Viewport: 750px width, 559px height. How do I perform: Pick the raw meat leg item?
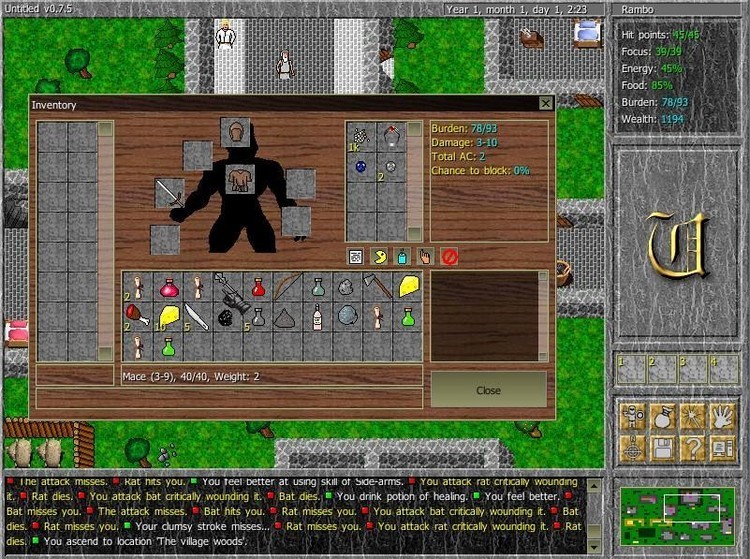138,317
